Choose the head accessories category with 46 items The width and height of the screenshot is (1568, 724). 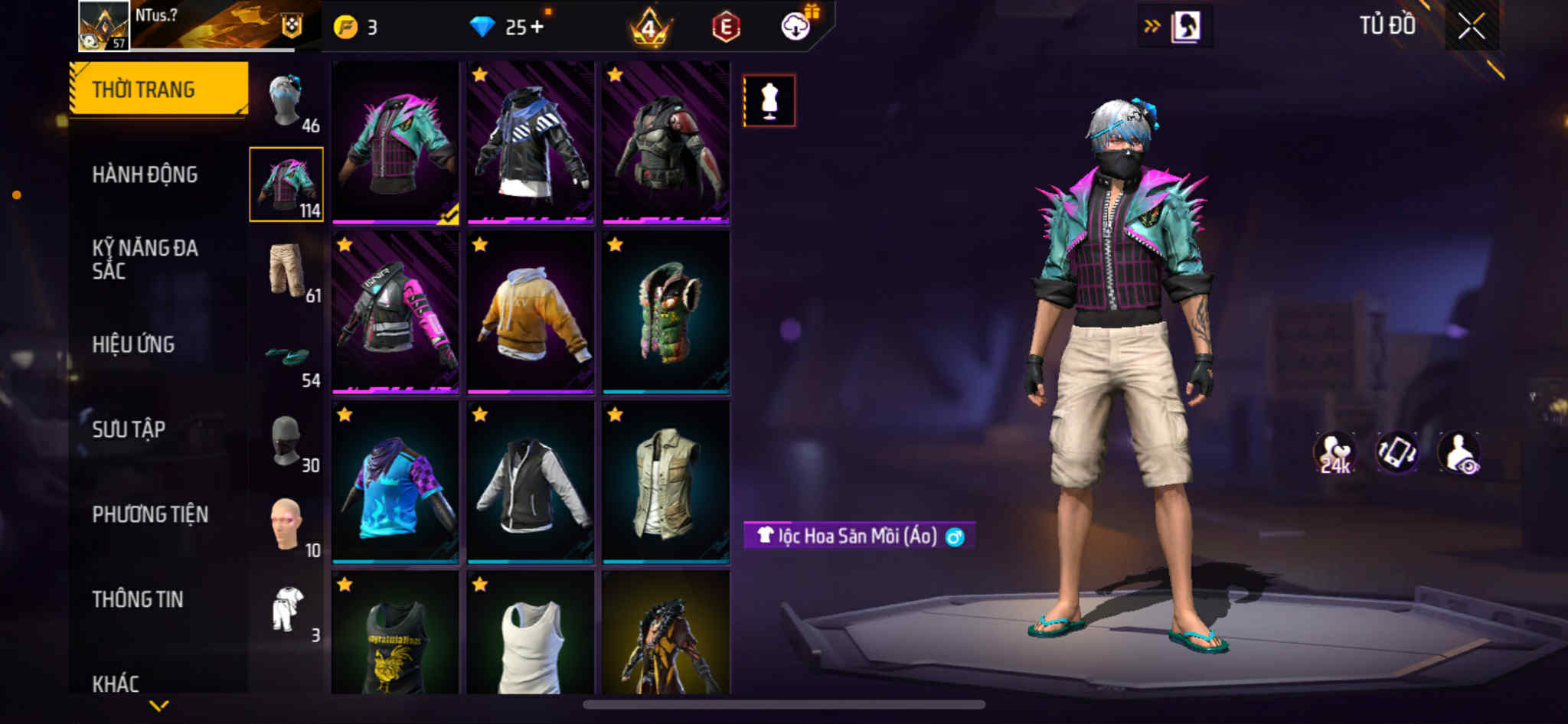tap(287, 102)
